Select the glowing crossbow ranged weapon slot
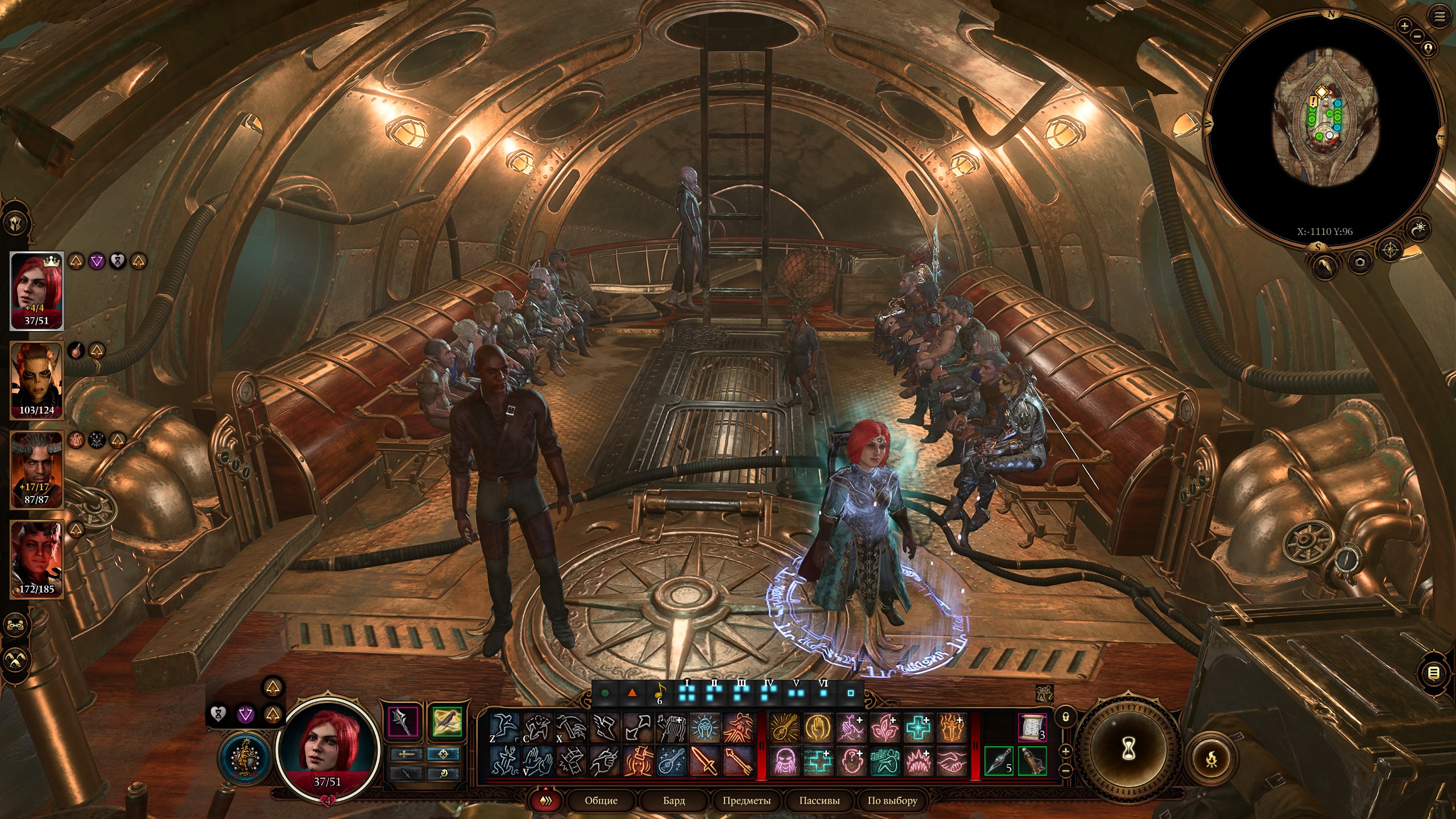Viewport: 1456px width, 819px height. point(446,722)
